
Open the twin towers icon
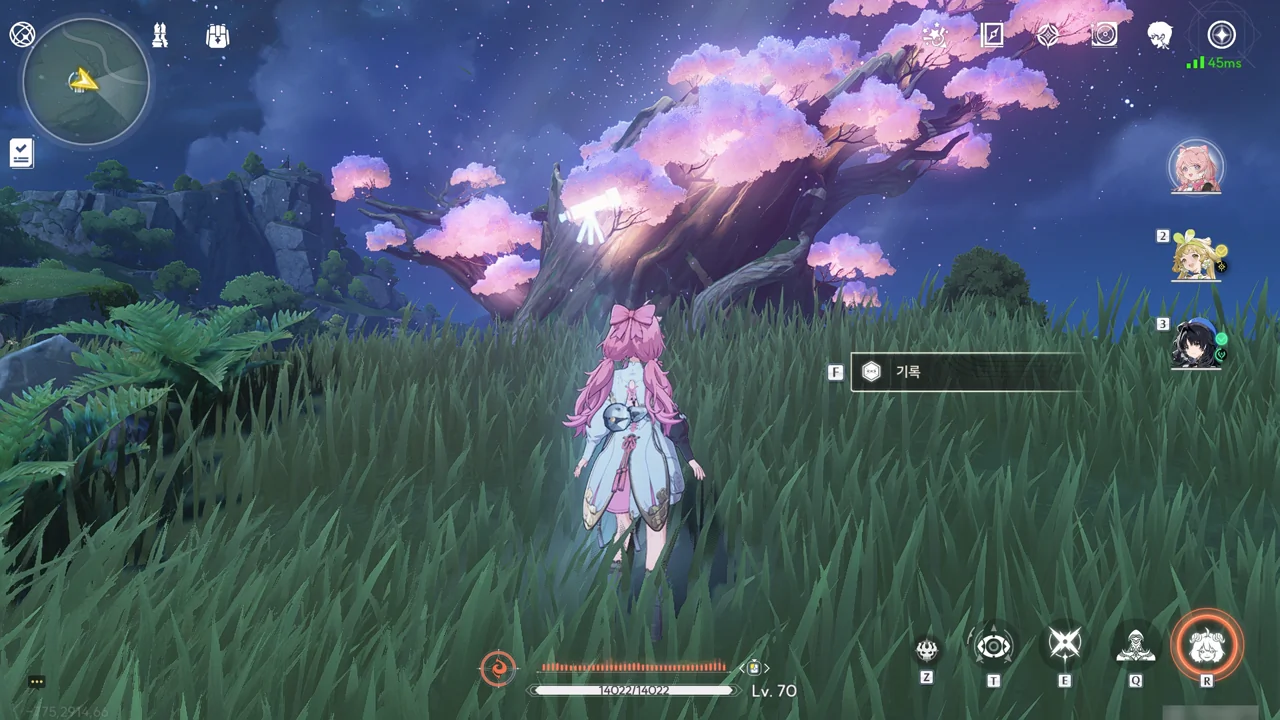pos(160,36)
